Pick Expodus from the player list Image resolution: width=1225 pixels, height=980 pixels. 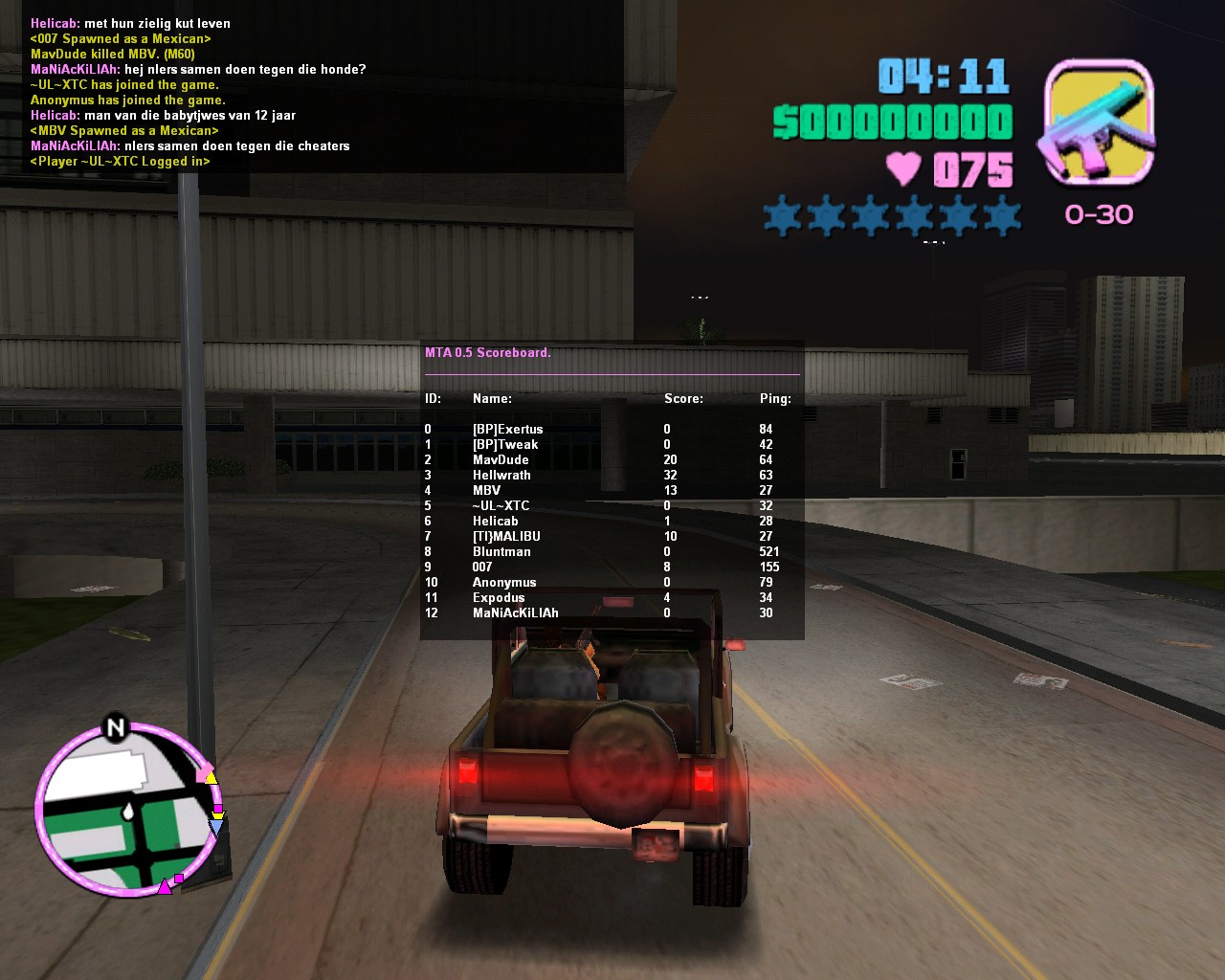coord(499,598)
